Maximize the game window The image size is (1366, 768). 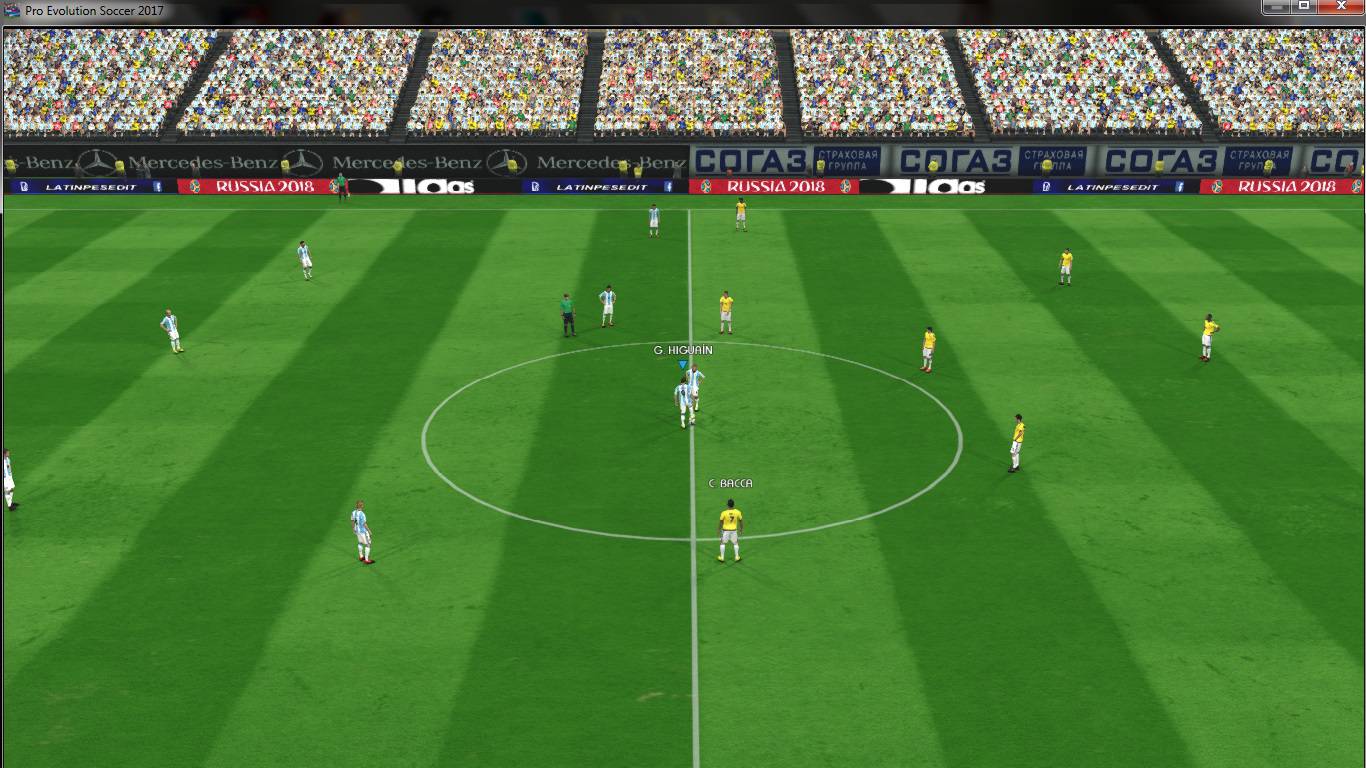pyautogui.click(x=1304, y=7)
